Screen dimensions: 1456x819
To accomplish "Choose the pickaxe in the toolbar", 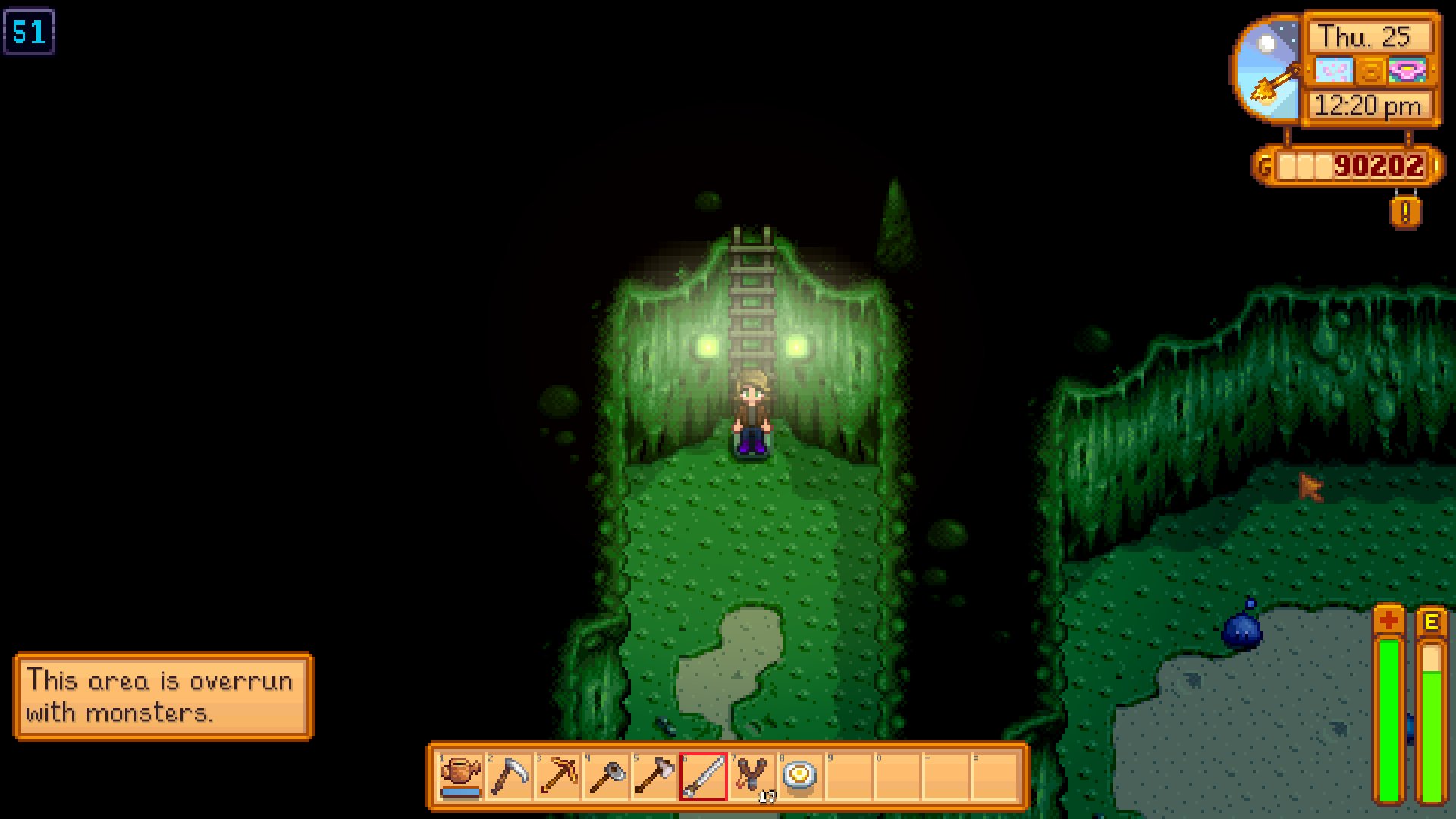I will (x=558, y=776).
